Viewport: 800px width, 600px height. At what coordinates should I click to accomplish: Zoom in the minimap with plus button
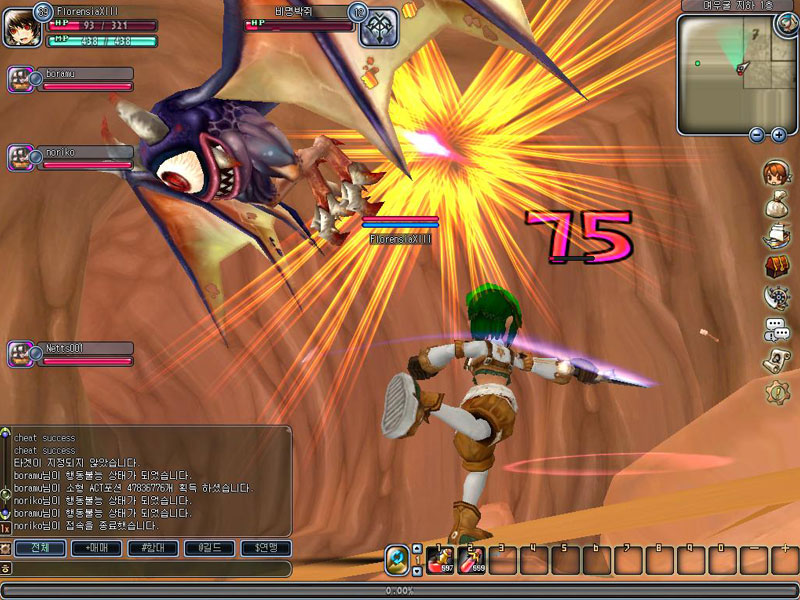(x=778, y=134)
